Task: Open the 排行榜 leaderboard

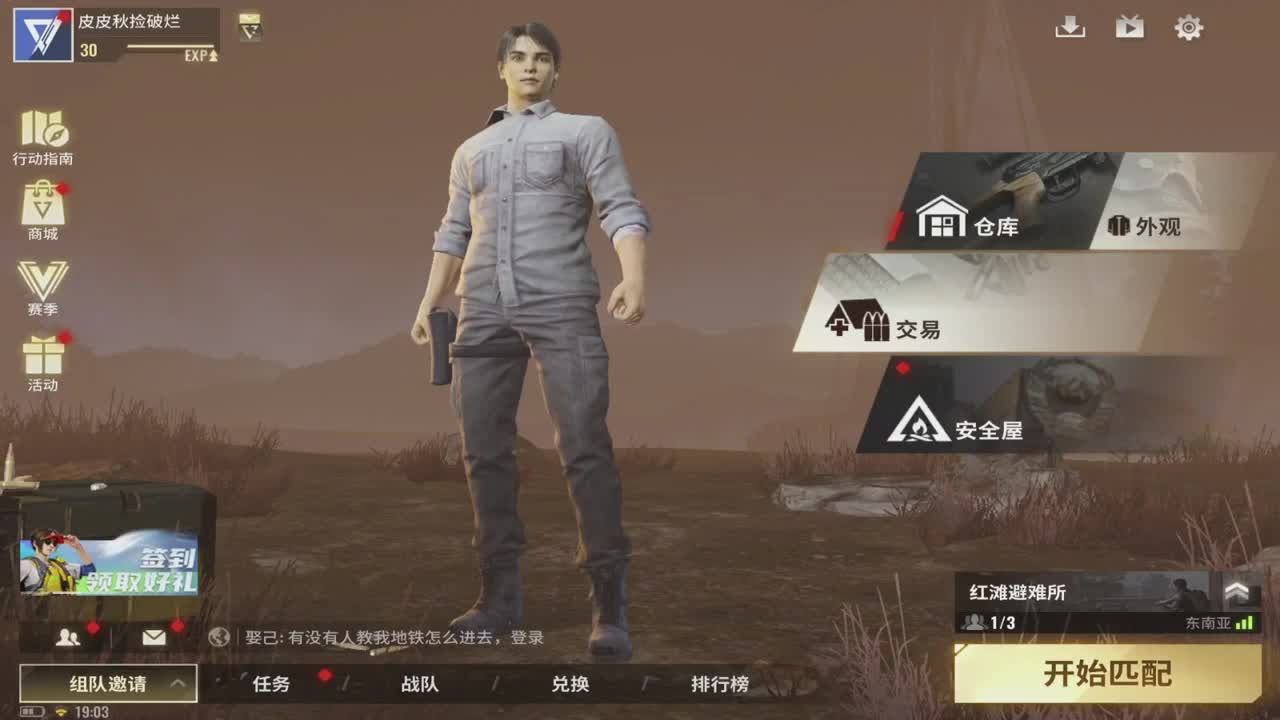Action: tap(720, 685)
